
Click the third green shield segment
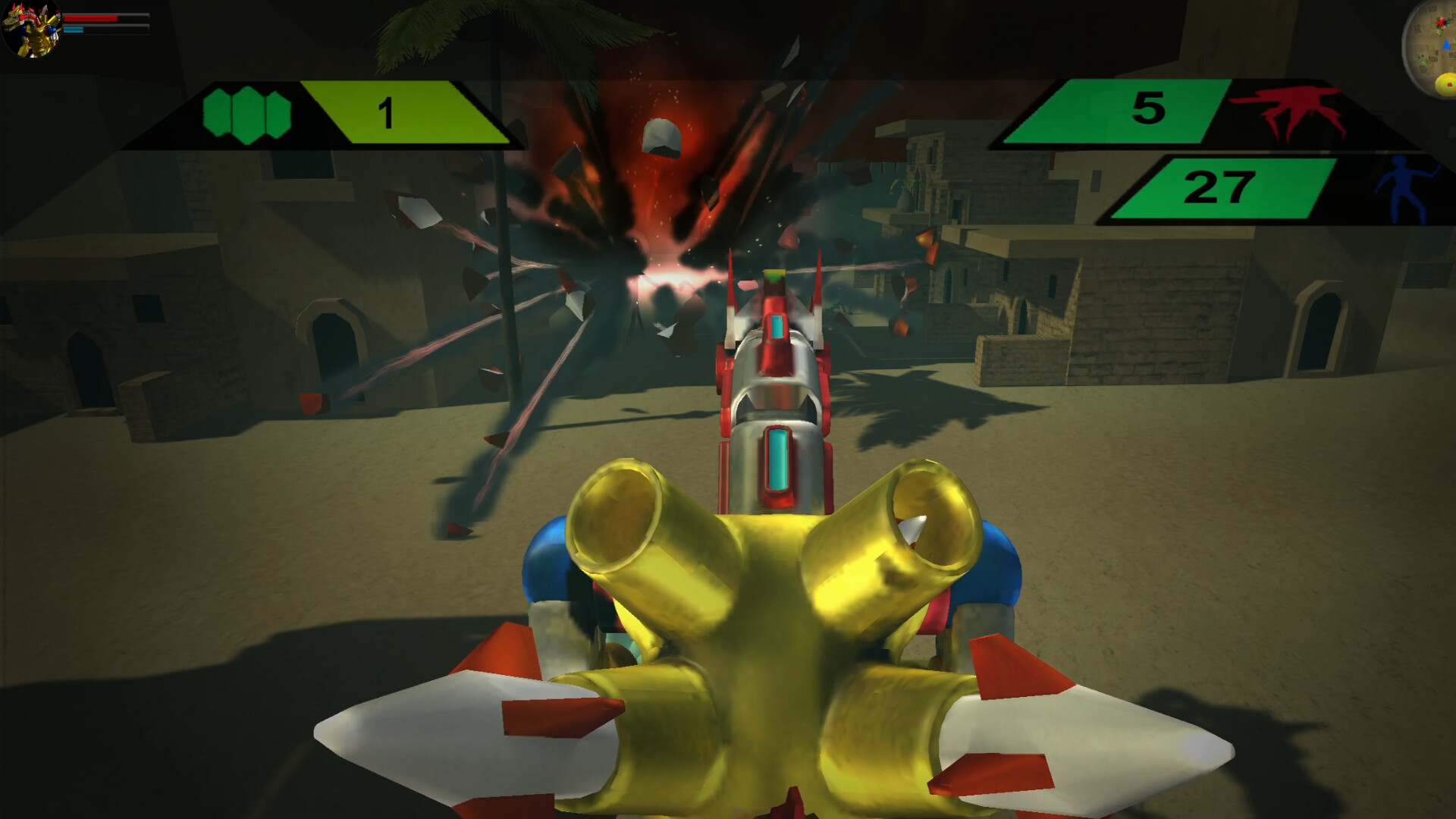point(278,112)
